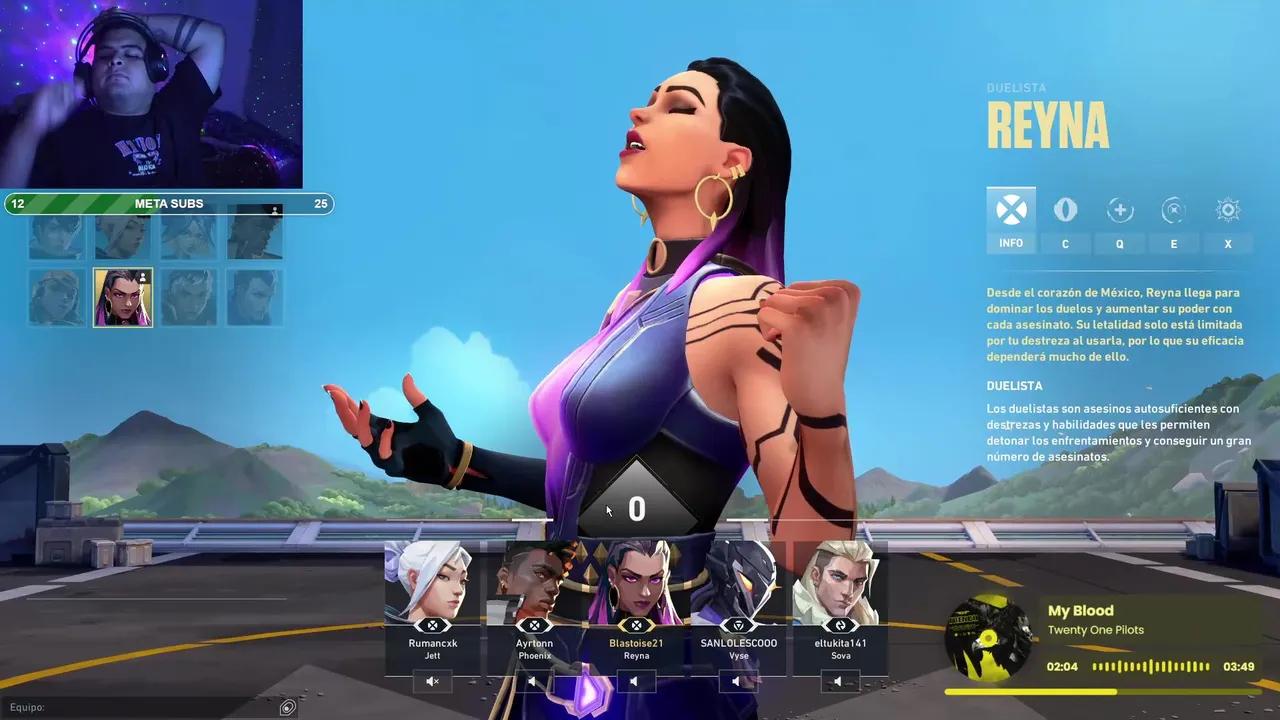1280x720 pixels.
Task: Click the artist name Twenty One Pilots
Action: 1097,630
